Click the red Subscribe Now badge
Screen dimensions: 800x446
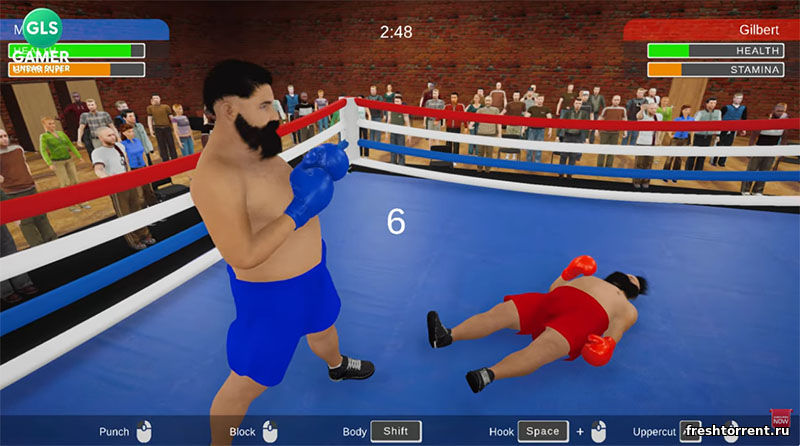coord(780,420)
